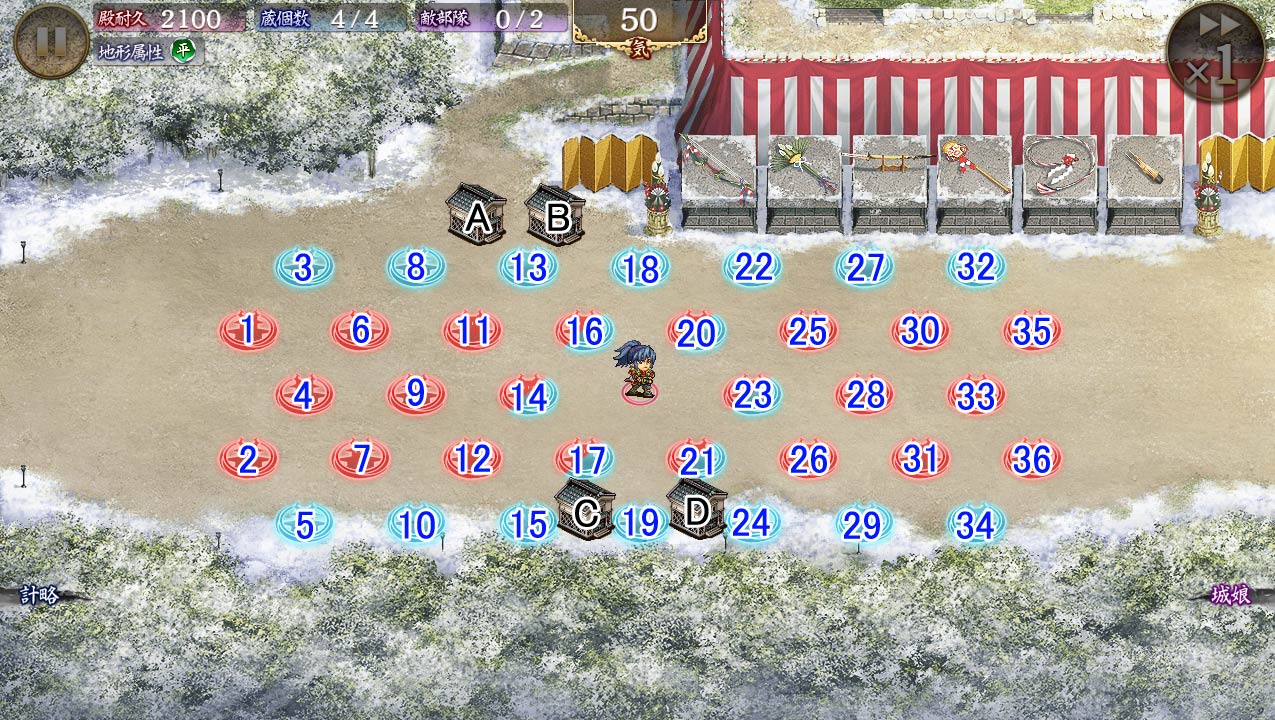Choose deployment tile numbered 23
This screenshot has width=1275, height=720.
752,395
